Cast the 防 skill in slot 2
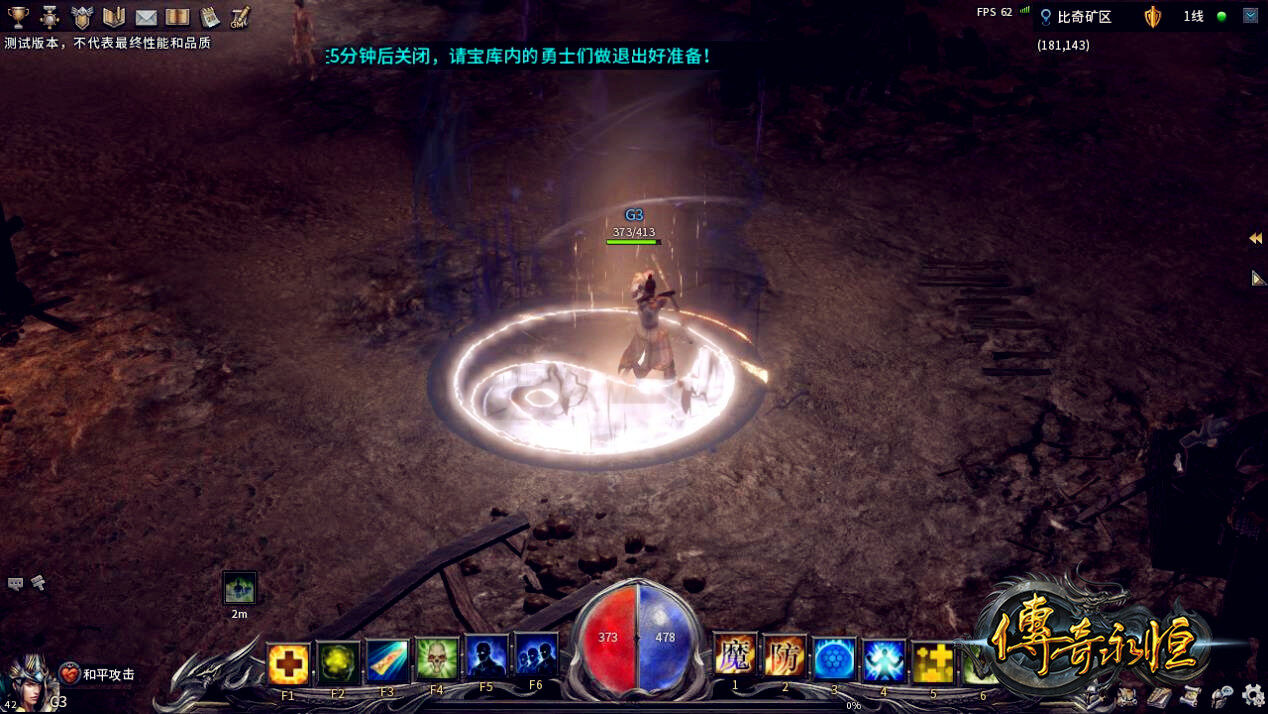 785,657
